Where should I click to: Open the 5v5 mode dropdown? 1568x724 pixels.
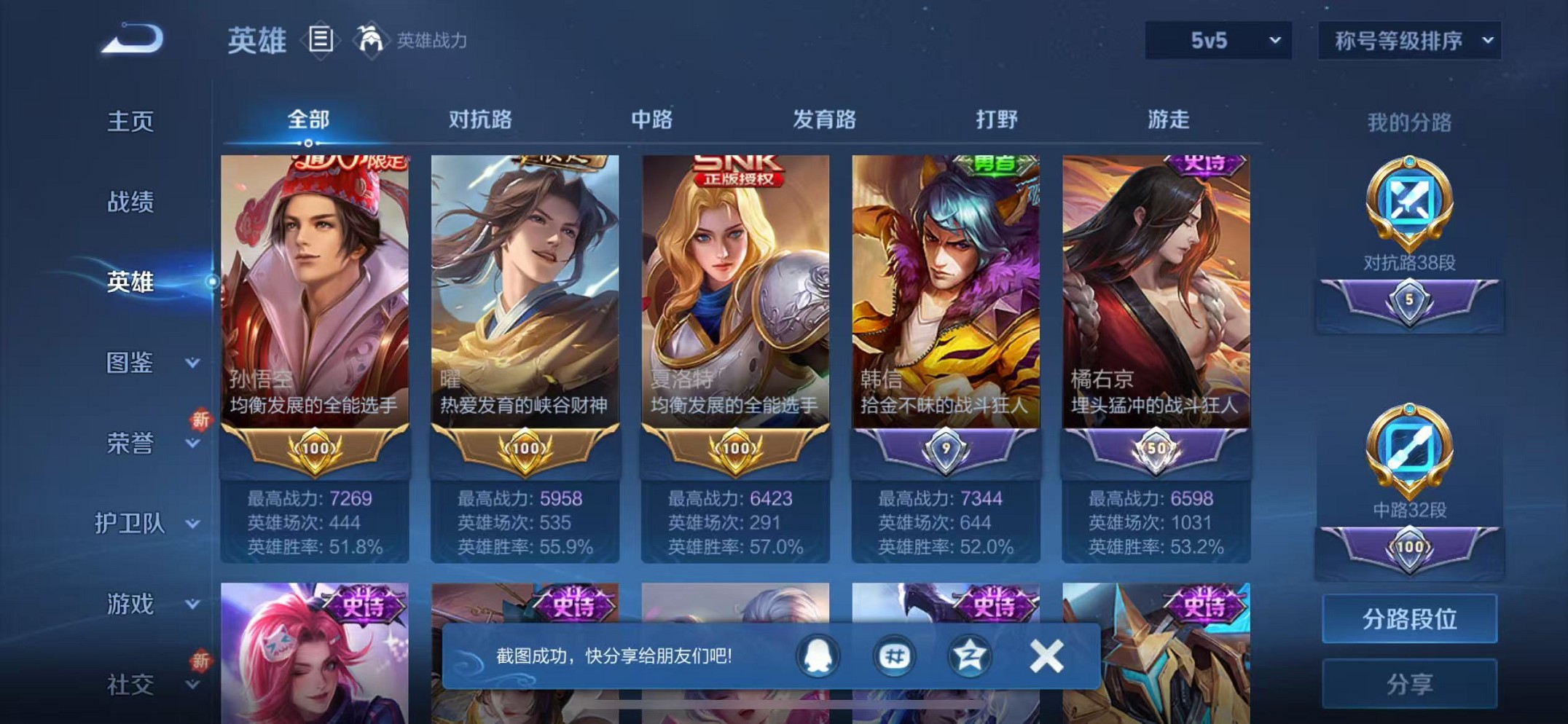1220,42
